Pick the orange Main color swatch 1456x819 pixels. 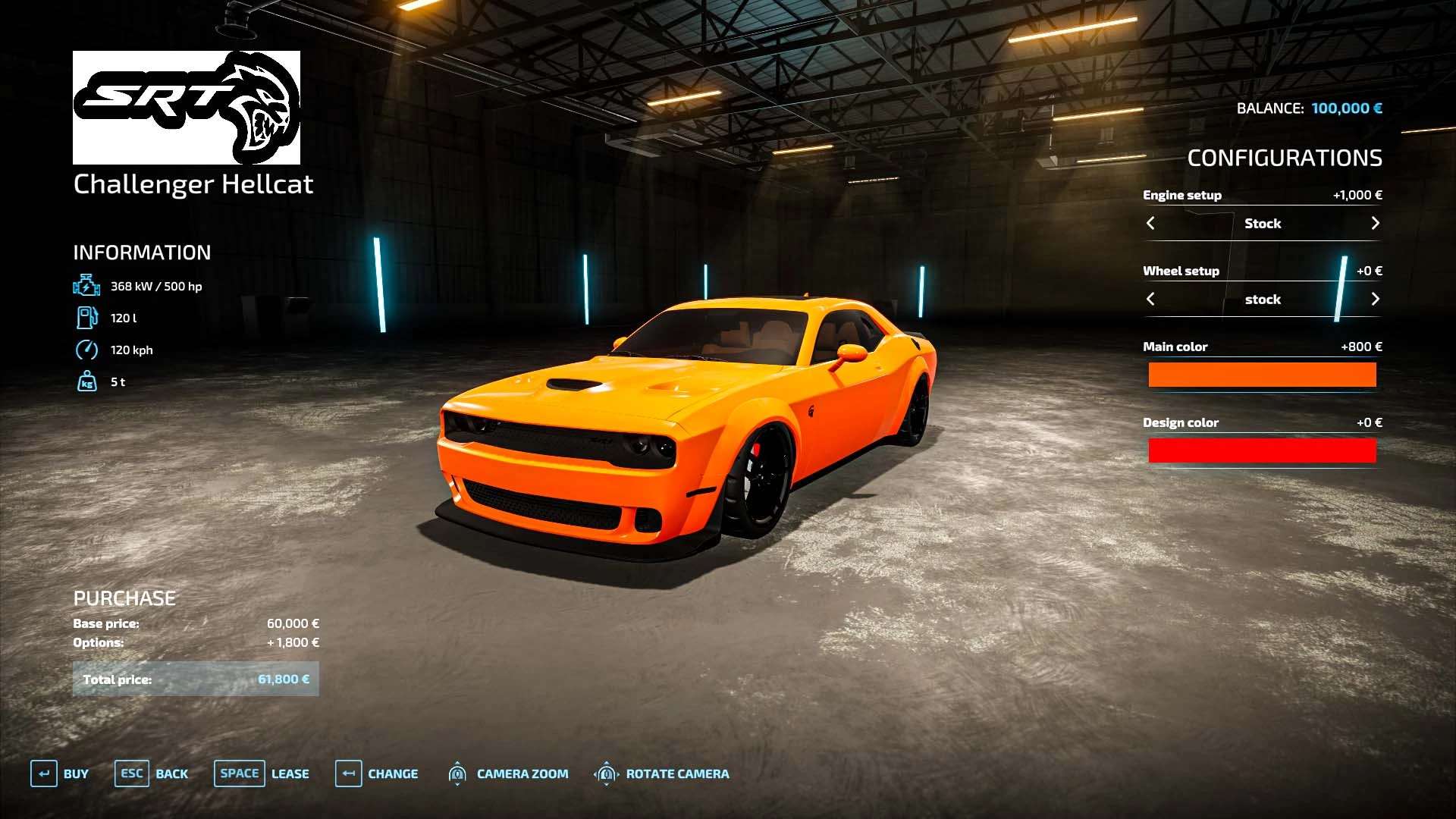pos(1262,375)
